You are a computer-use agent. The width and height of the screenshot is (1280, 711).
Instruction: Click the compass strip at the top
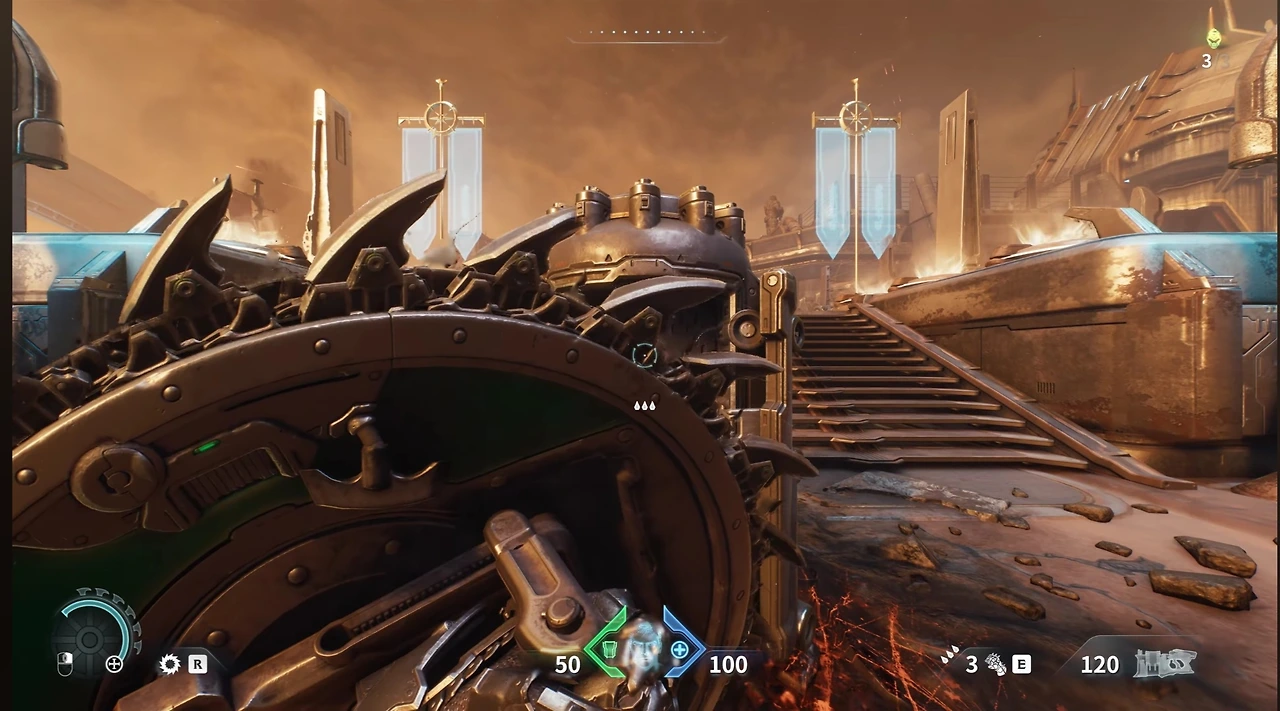coord(646,35)
